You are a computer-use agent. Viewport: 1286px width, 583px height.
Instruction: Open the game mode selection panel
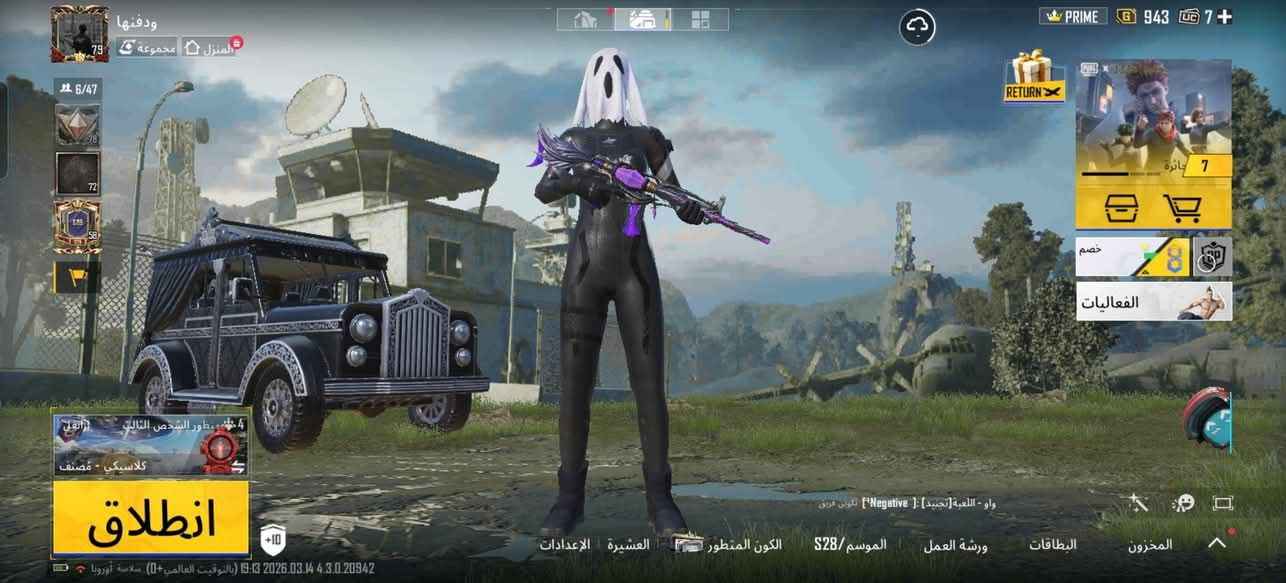coord(150,443)
